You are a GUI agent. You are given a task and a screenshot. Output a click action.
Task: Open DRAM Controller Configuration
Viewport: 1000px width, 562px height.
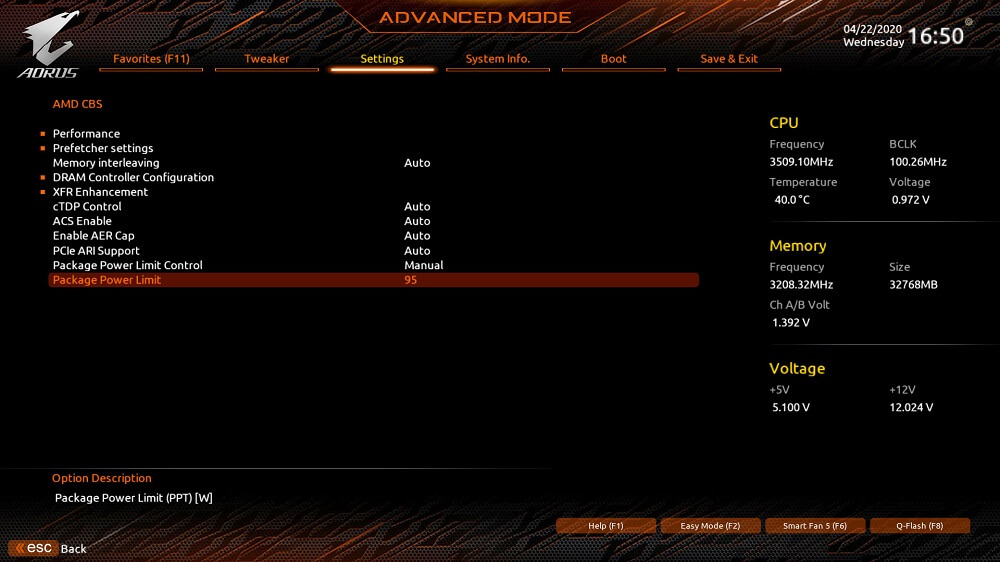click(133, 178)
